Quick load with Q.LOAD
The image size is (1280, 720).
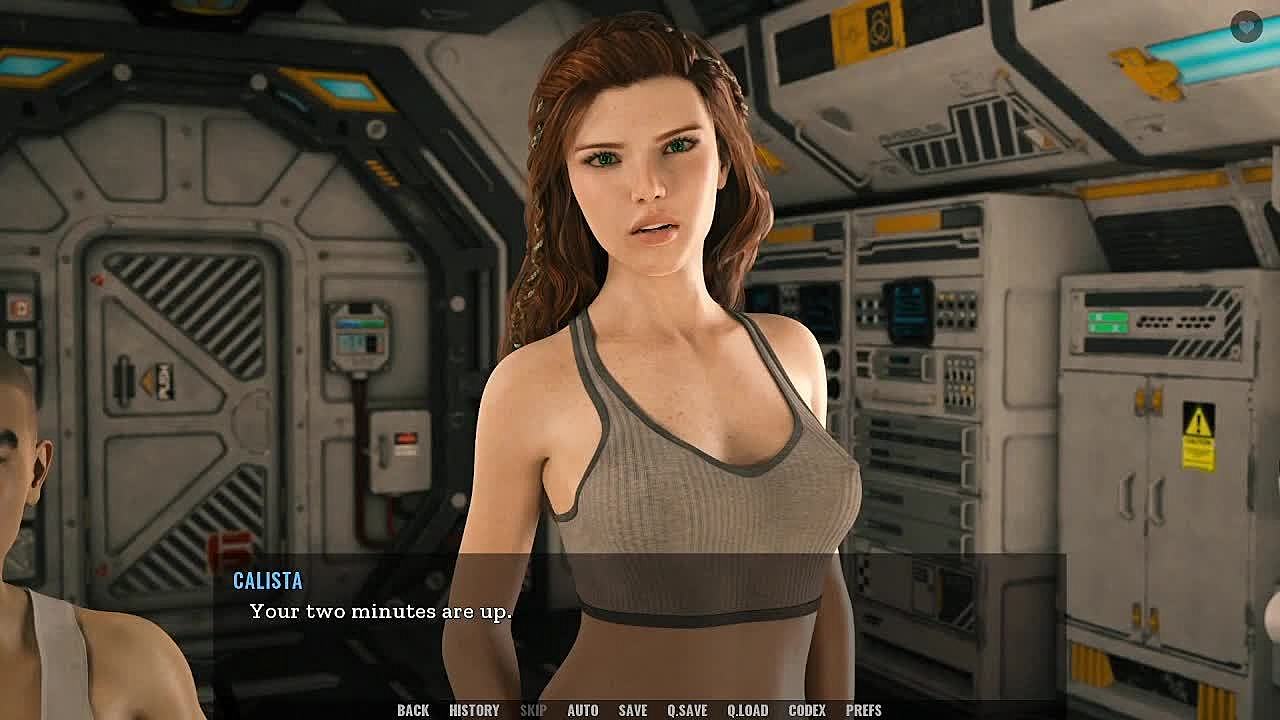(x=748, y=710)
